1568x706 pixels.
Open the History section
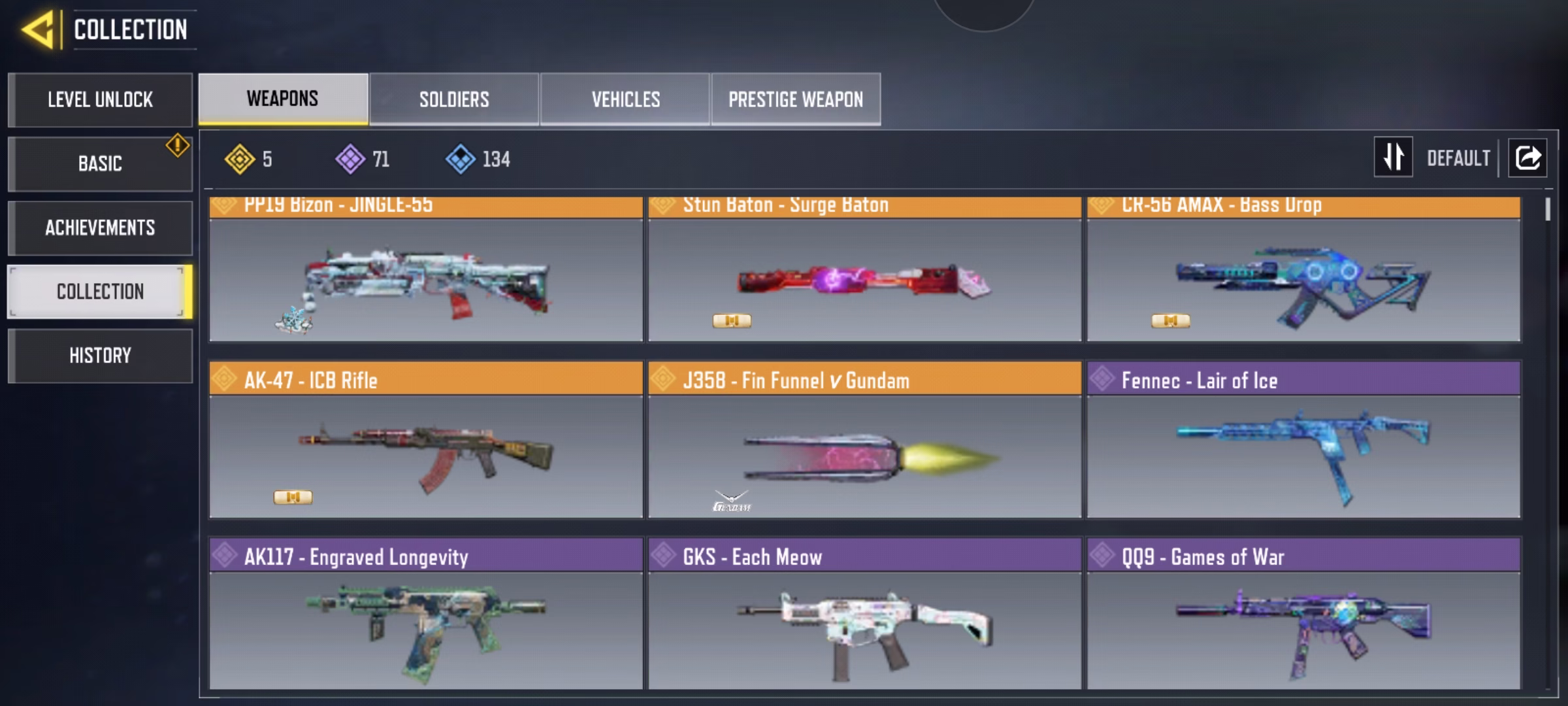coord(100,356)
